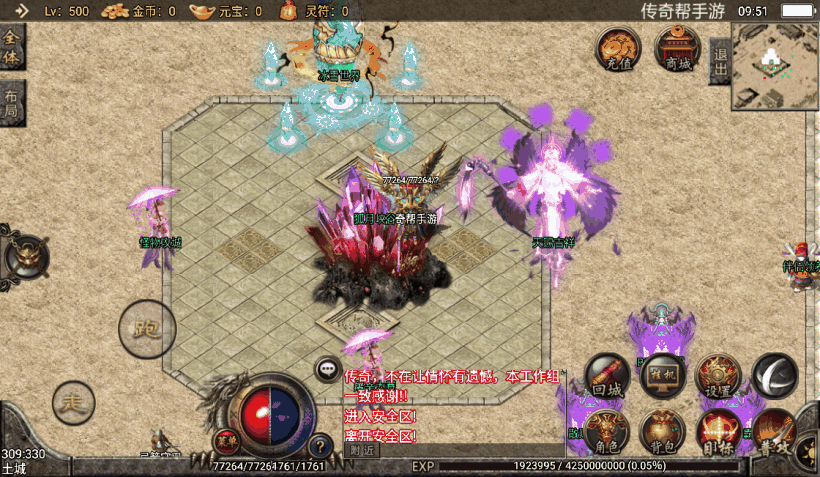Open the 角色 character sheet
Image resolution: width=820 pixels, height=477 pixels.
[x=607, y=430]
